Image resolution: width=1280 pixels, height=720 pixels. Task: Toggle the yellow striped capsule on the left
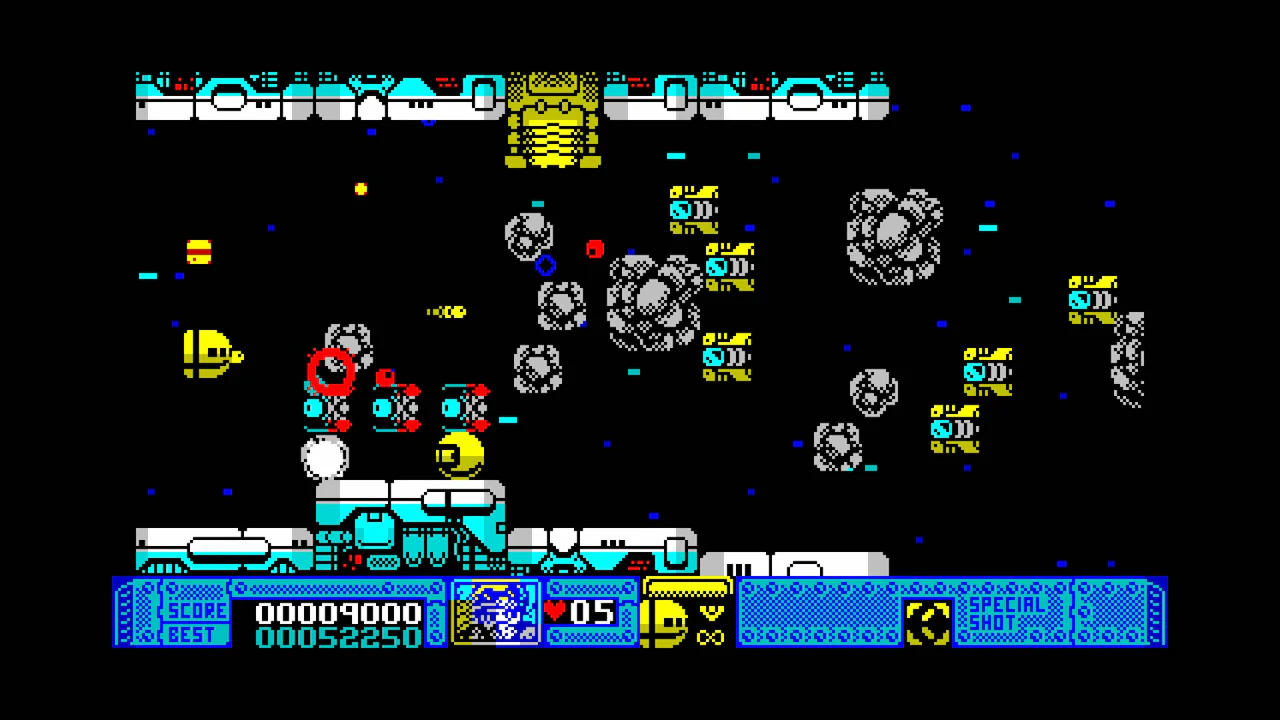point(199,253)
